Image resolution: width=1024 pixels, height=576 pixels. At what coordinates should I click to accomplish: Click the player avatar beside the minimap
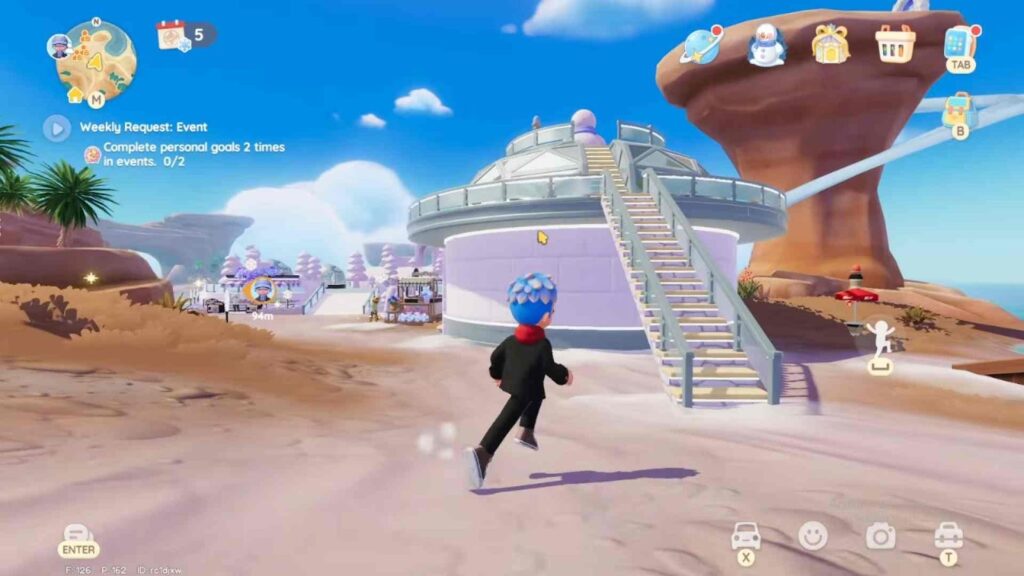coord(59,46)
